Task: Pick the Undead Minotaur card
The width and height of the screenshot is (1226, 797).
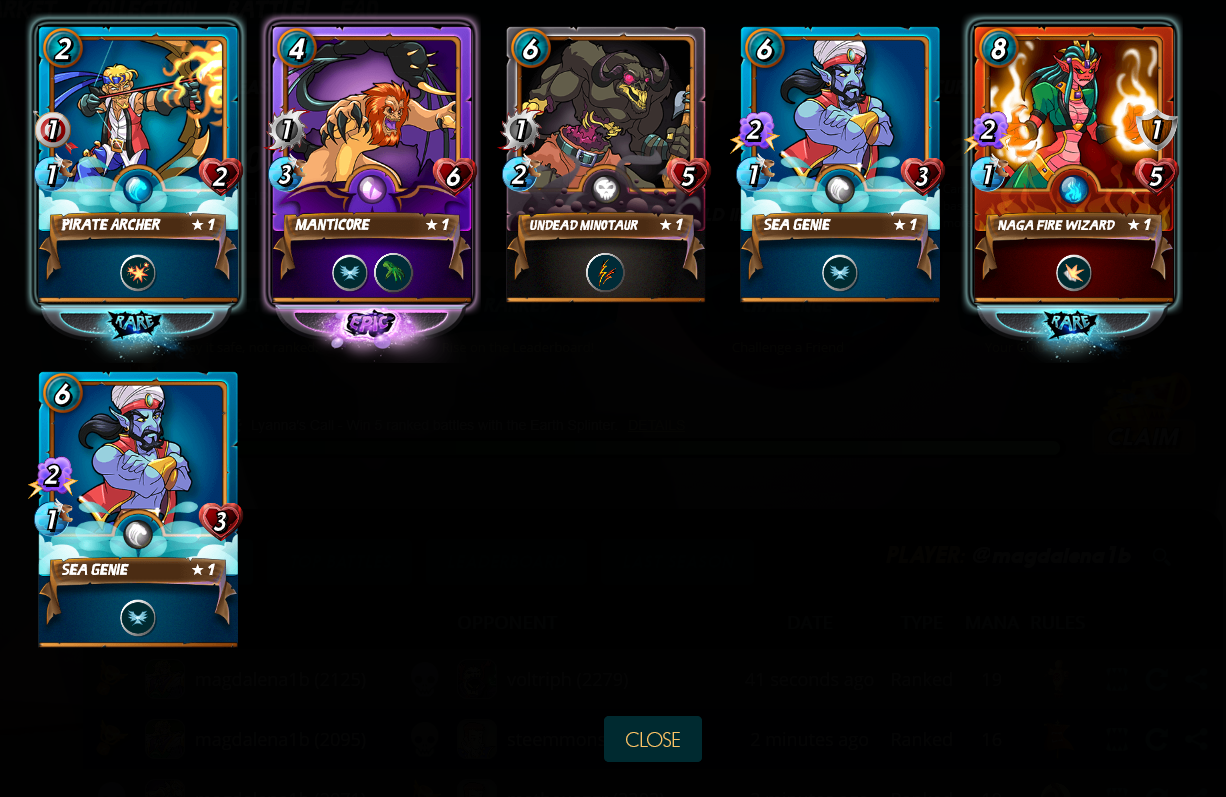Action: click(606, 165)
